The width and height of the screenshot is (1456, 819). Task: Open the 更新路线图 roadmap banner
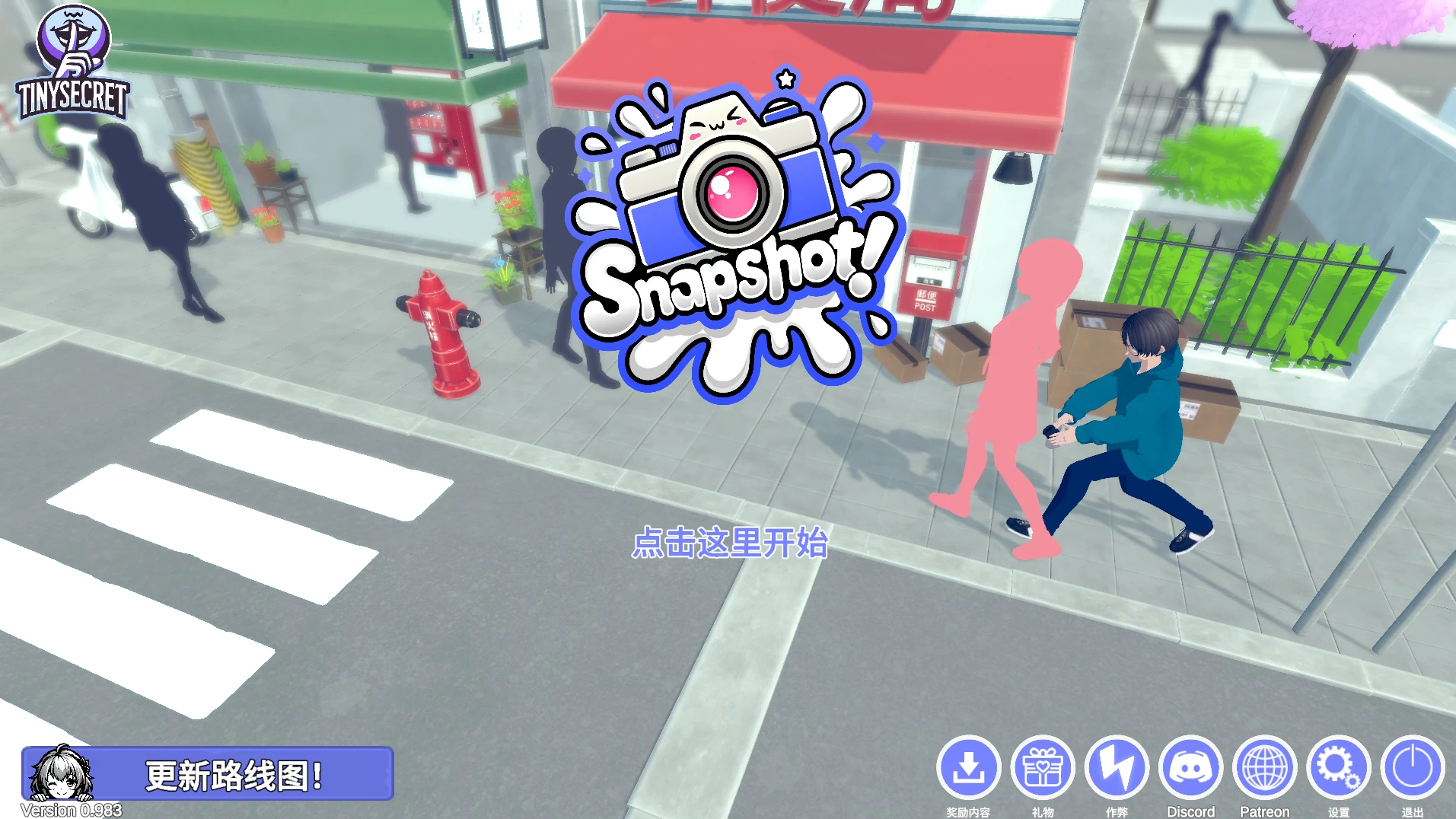pos(208,774)
